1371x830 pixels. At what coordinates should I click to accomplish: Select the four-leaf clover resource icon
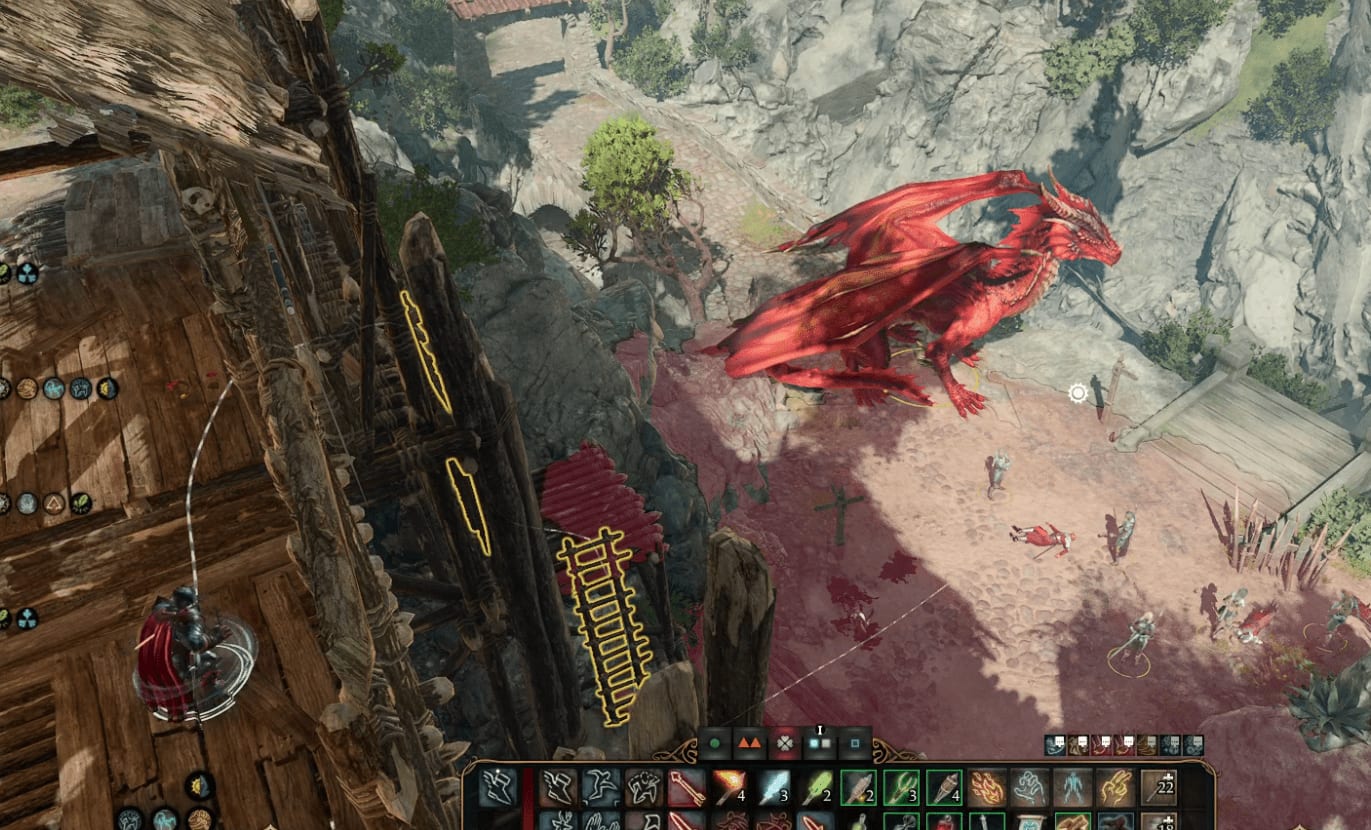coord(786,744)
